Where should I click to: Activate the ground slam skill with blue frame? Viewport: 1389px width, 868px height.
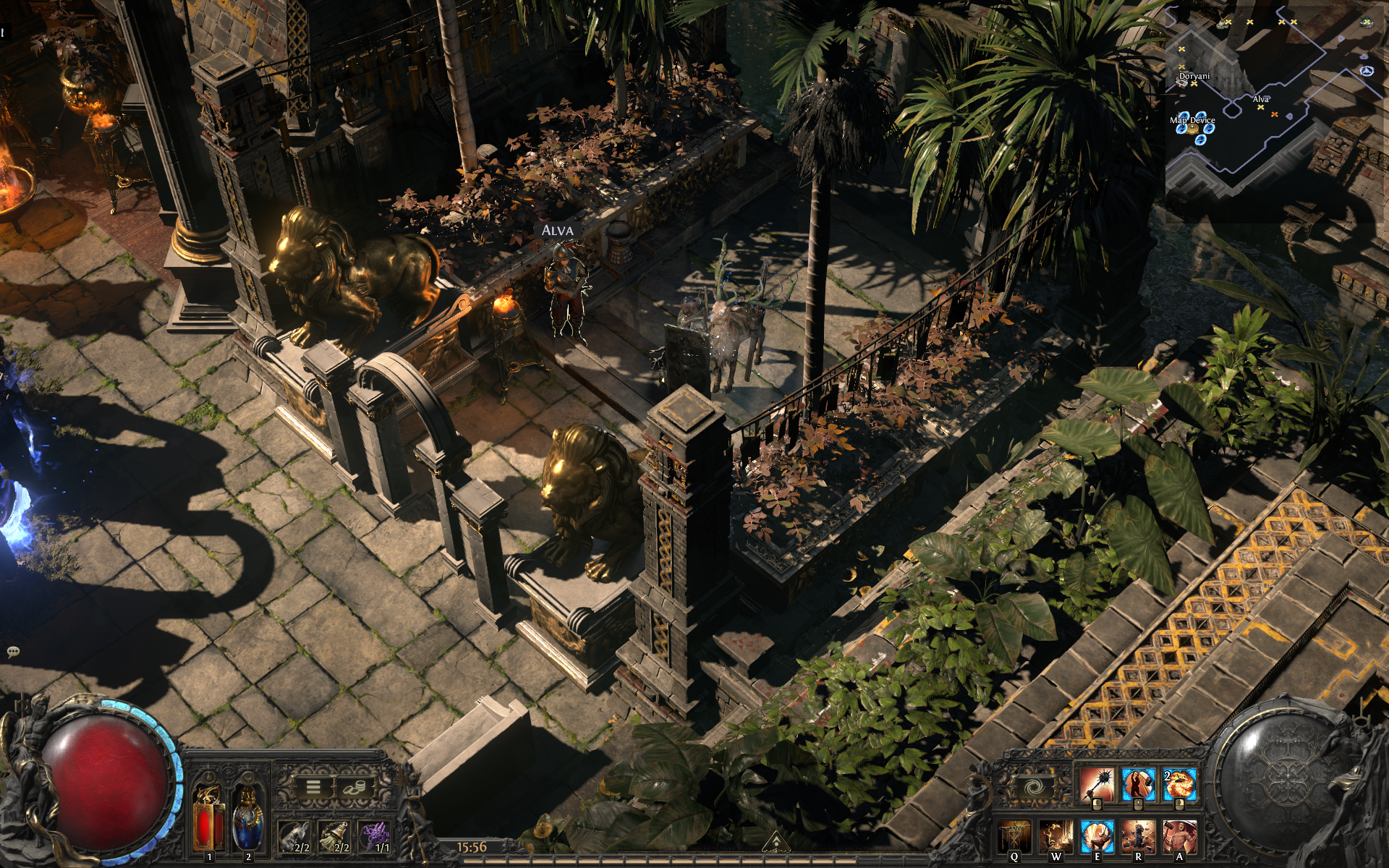(1097, 837)
